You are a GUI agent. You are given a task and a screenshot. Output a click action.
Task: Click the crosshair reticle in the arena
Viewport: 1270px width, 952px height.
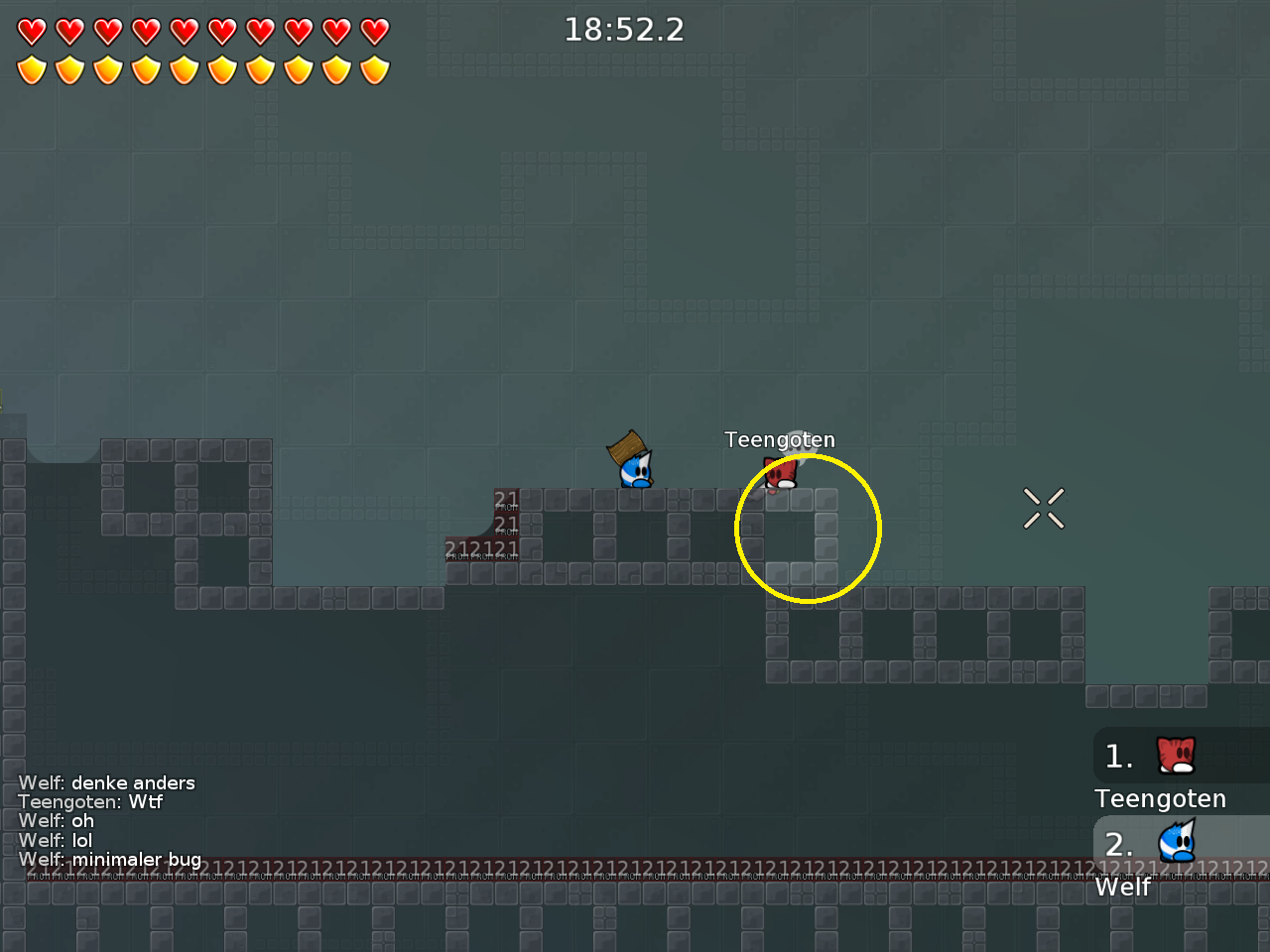tap(1044, 508)
